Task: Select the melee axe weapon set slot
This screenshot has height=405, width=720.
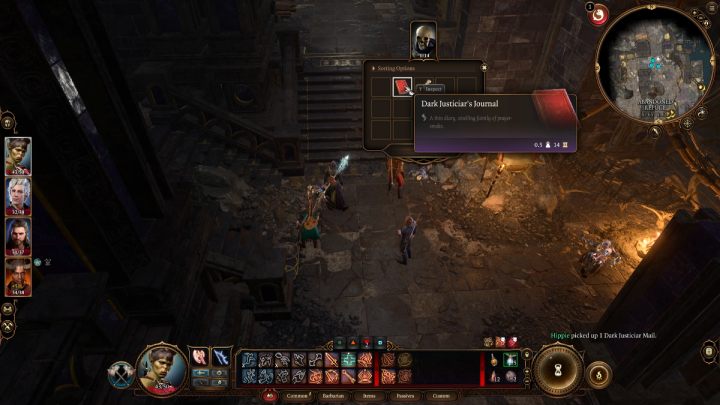Action: pyautogui.click(x=198, y=358)
